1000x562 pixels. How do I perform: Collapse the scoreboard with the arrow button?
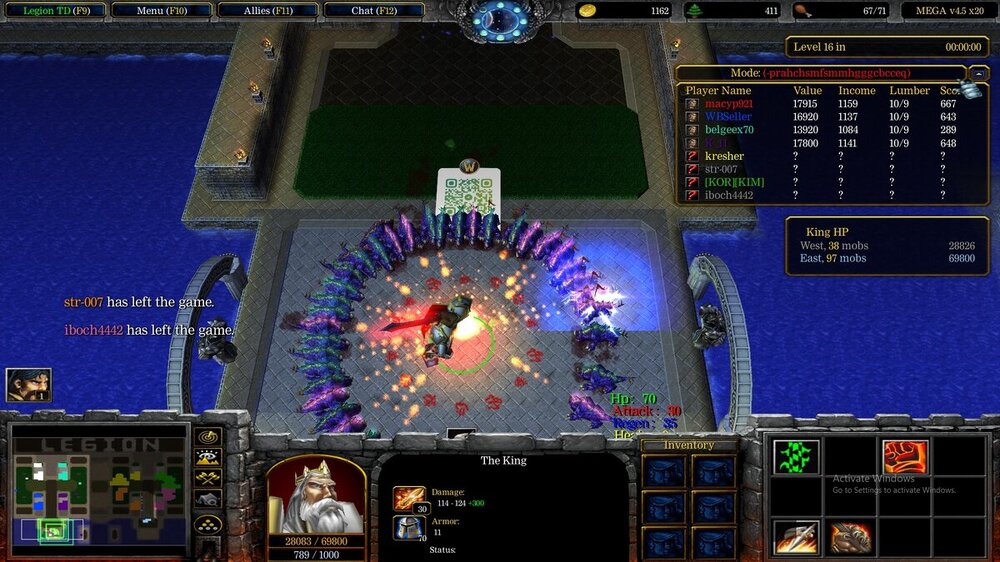(979, 73)
